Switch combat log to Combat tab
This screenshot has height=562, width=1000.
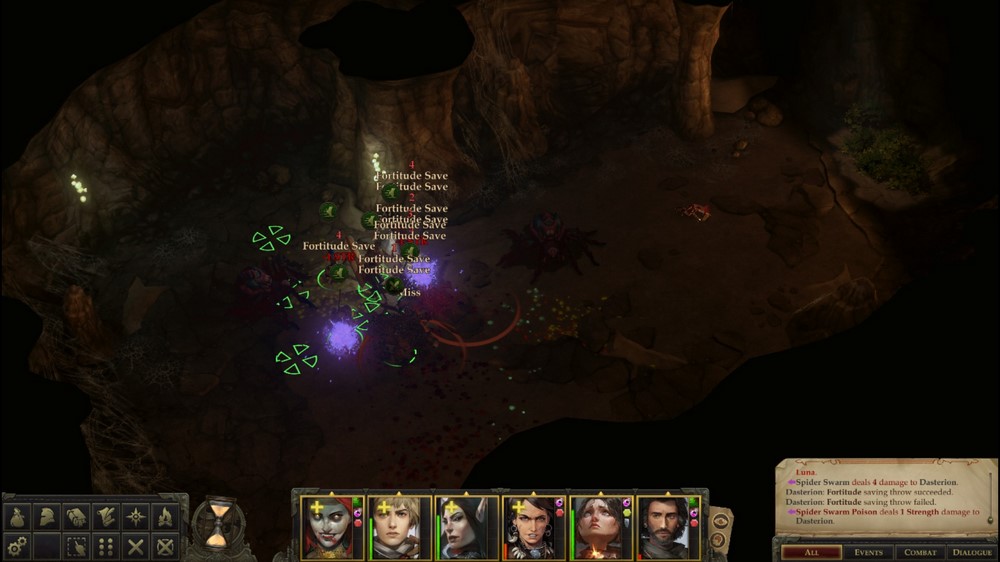click(920, 552)
